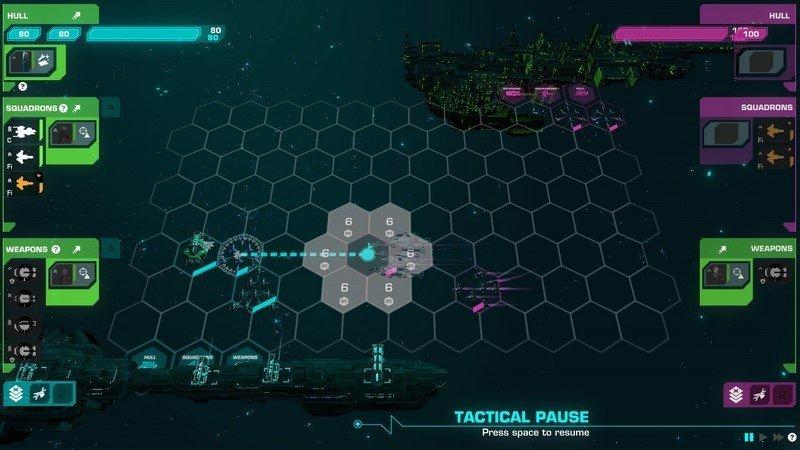Select the central highlighted hex with cyan marker
Screen dimensions: 800x450
[366, 254]
